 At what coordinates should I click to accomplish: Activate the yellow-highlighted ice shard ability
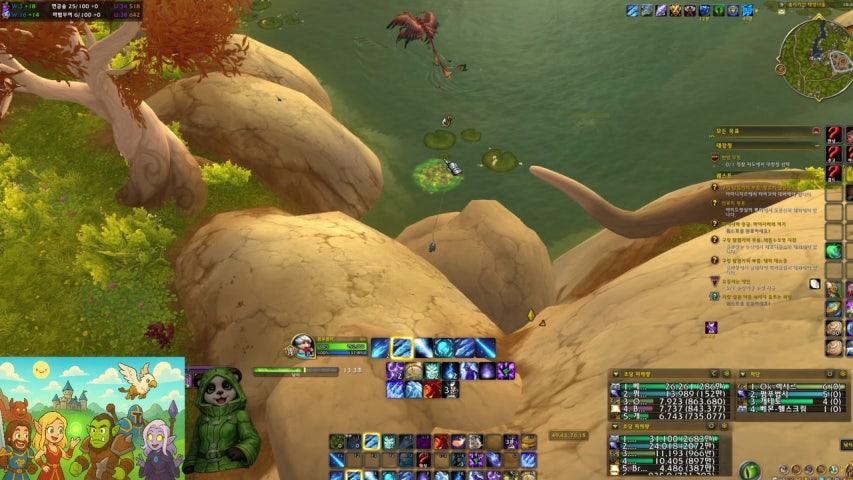click(402, 348)
